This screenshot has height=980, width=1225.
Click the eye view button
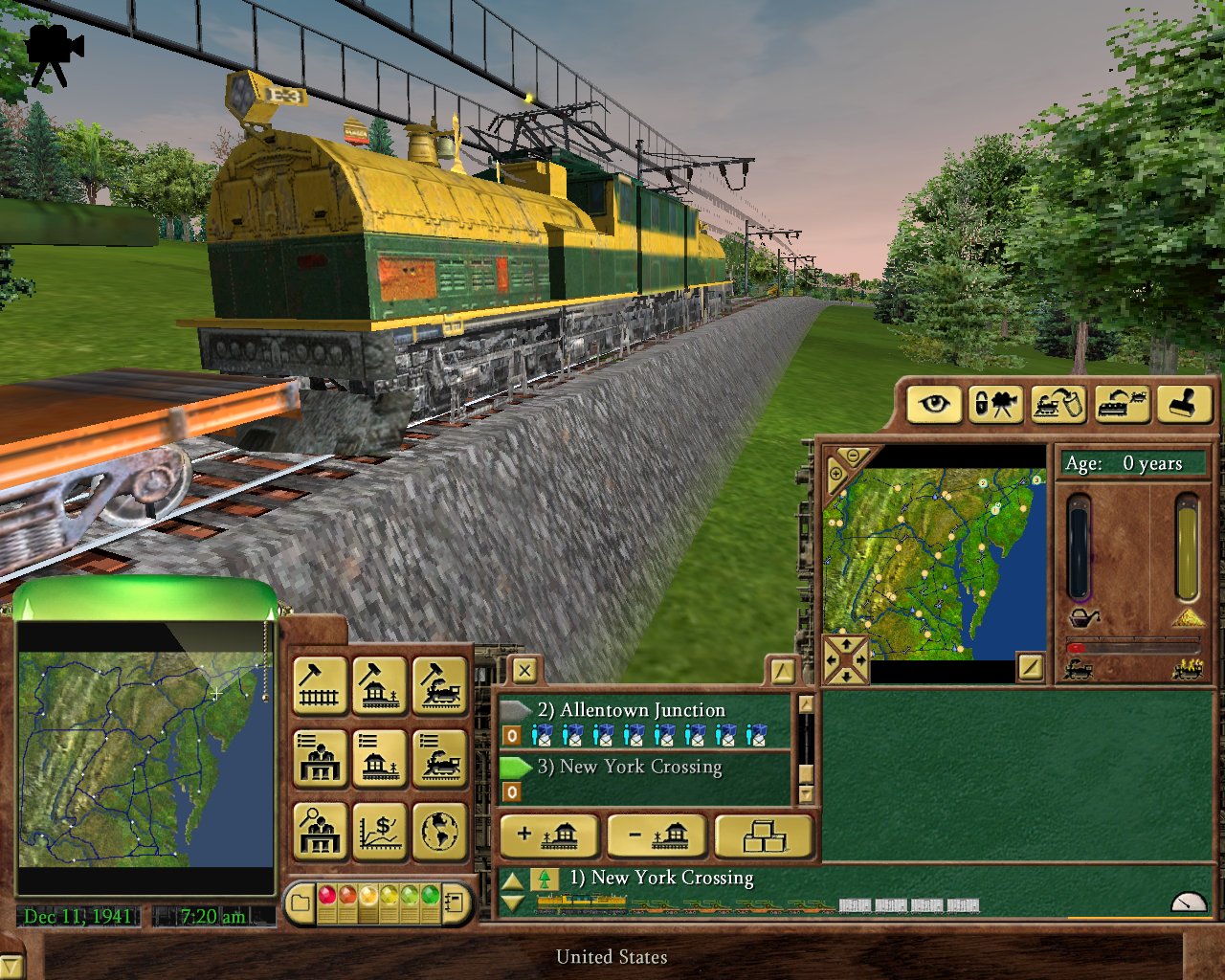933,404
